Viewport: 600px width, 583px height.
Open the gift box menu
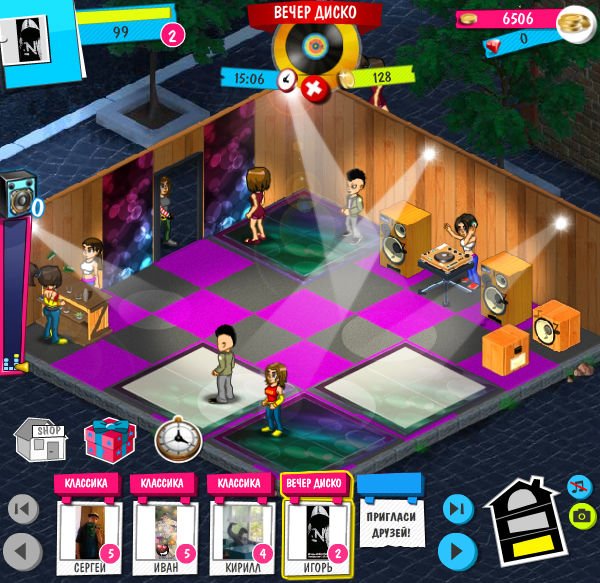[x=102, y=440]
